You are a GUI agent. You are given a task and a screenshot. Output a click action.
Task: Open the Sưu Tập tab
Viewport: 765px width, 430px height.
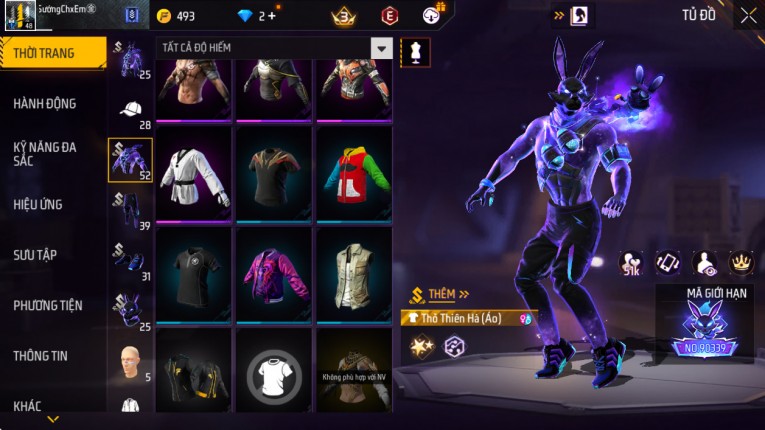coord(35,255)
